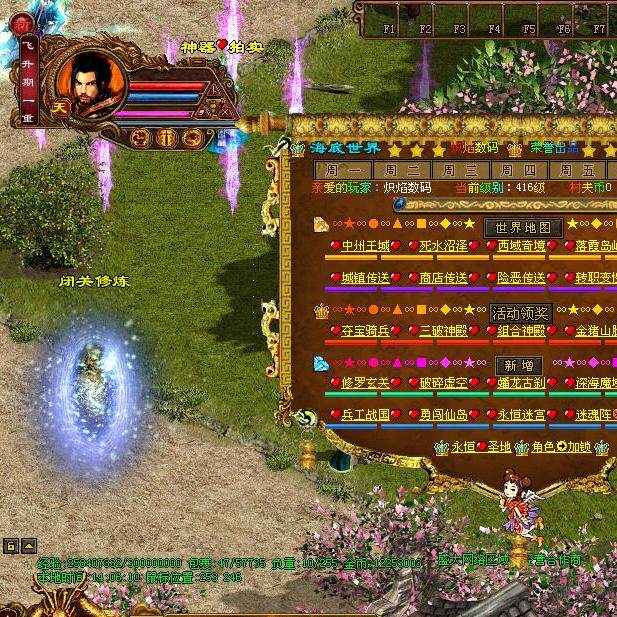617x617 pixels.
Task: Enter the 勇闯仙岛 area
Action: [443, 415]
